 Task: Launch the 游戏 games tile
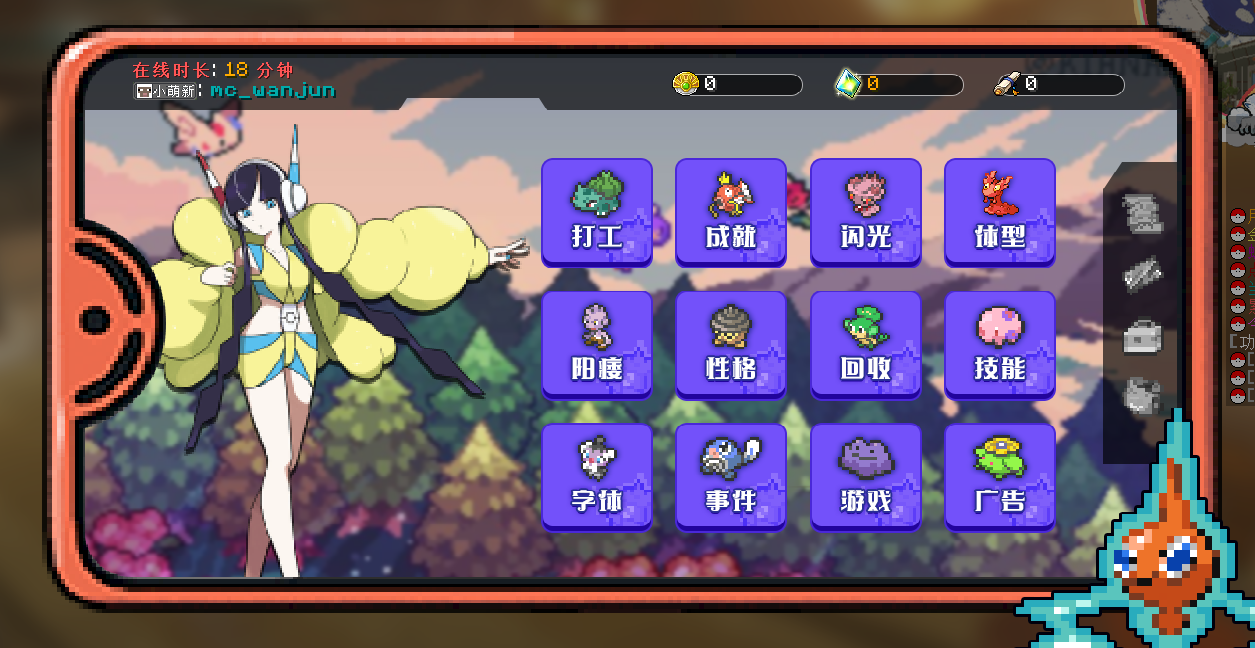pyautogui.click(x=865, y=477)
